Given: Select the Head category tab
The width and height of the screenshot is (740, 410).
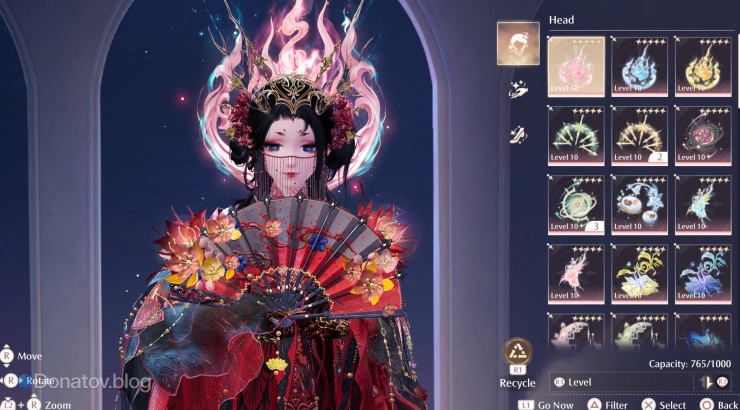Looking at the screenshot, I should coord(518,43).
